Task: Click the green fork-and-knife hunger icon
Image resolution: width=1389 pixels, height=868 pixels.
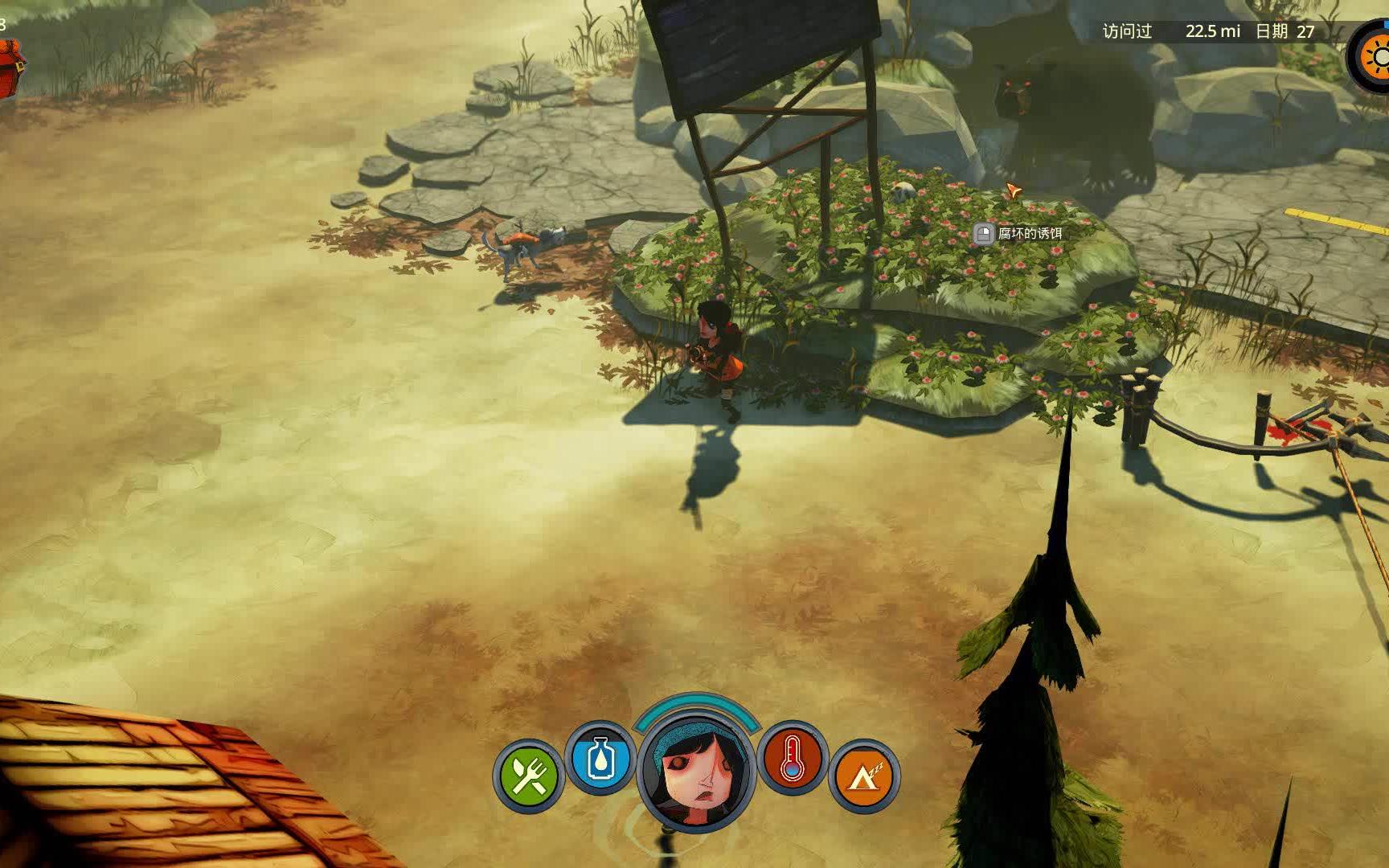Action: coord(529,776)
